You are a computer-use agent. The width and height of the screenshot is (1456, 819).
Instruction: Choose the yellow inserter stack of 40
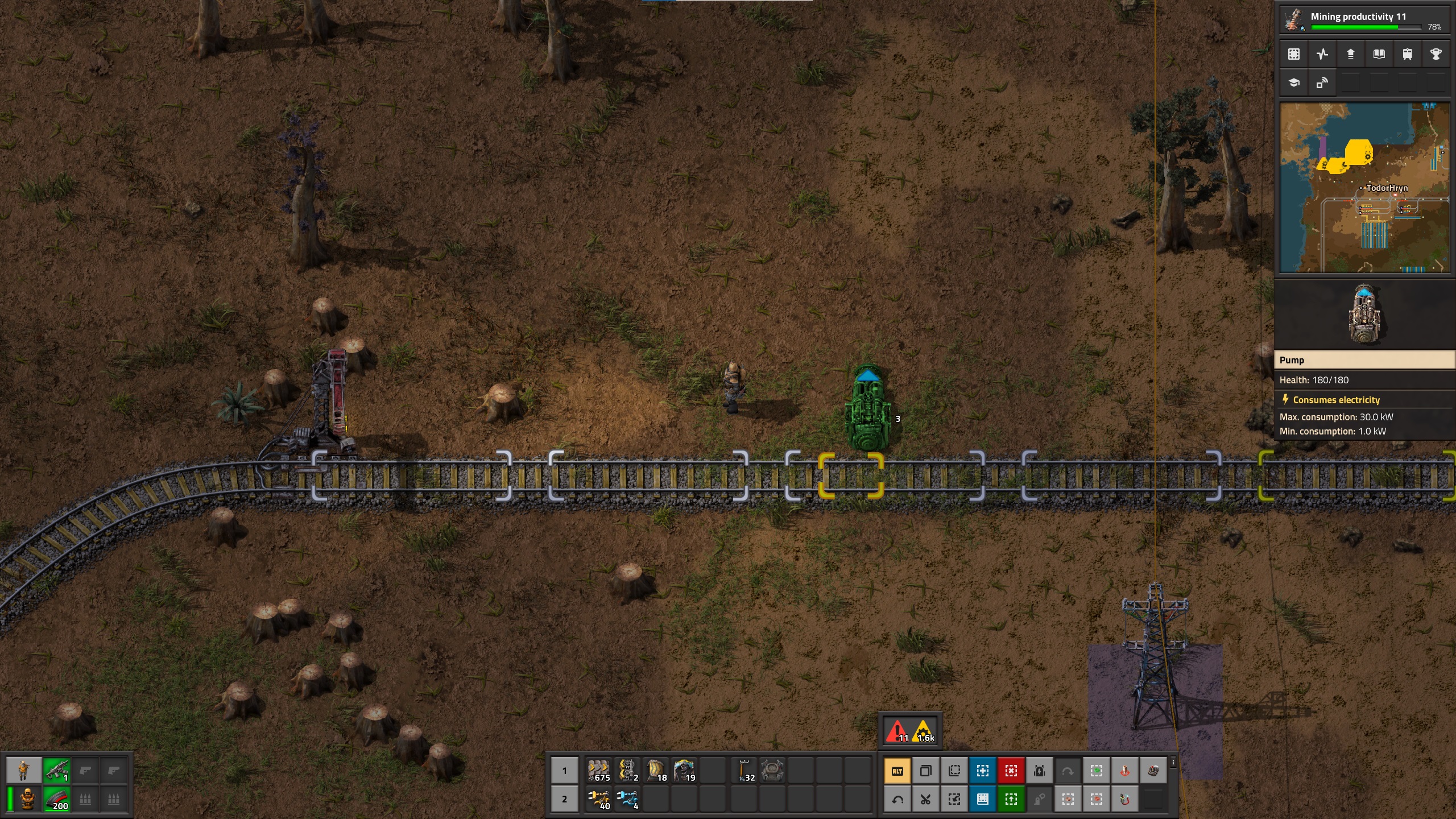click(x=599, y=799)
